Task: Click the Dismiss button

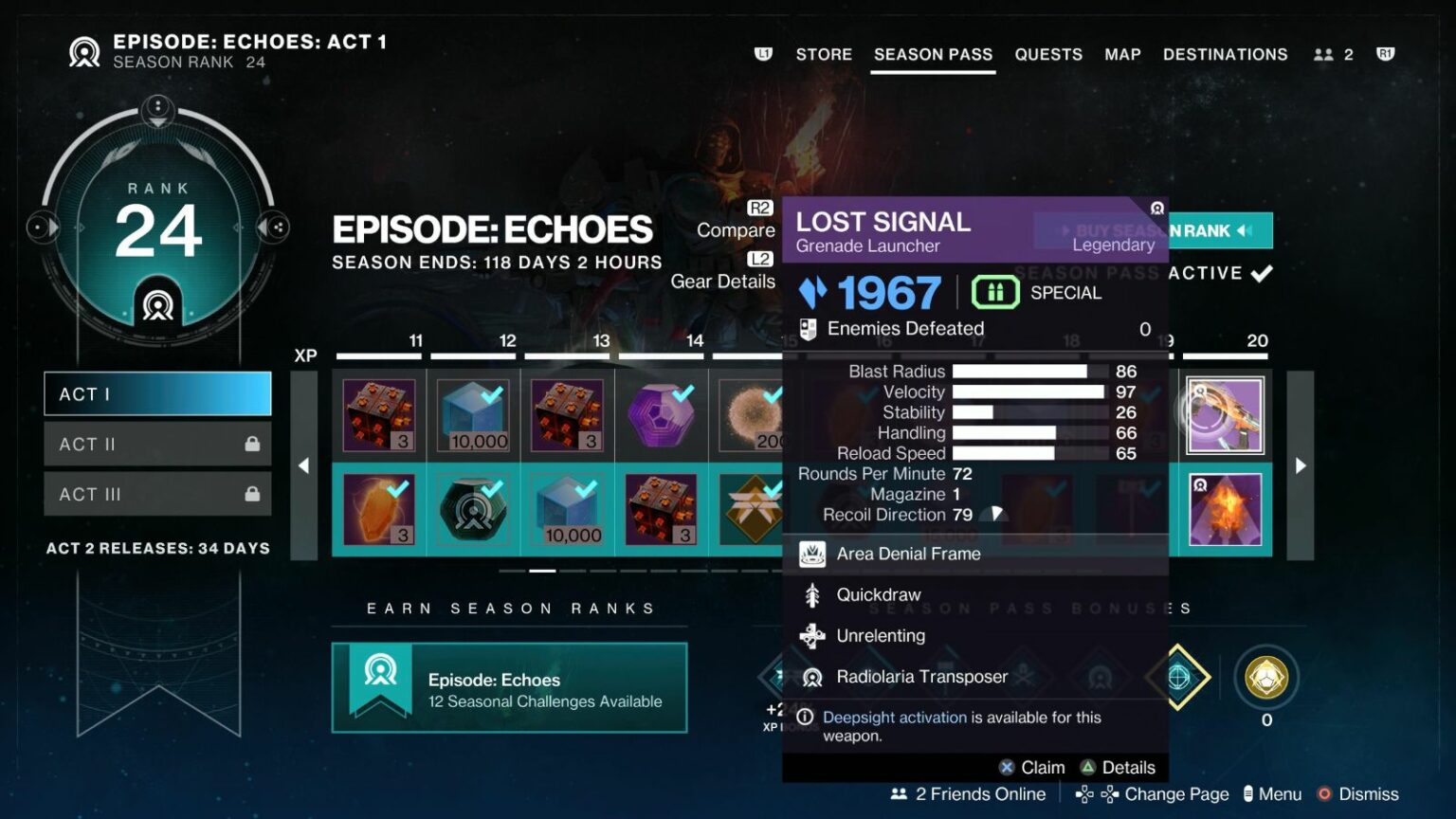Action: (x=1369, y=793)
